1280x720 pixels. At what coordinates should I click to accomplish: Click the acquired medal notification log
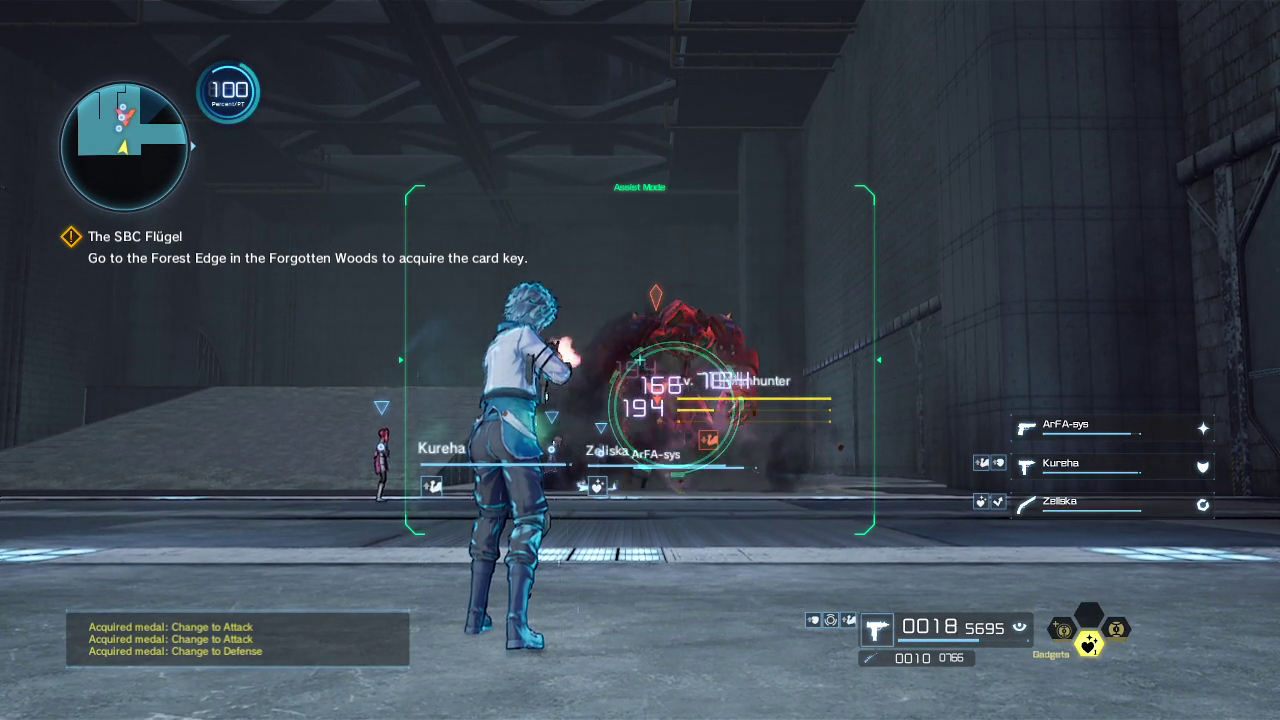click(x=237, y=639)
